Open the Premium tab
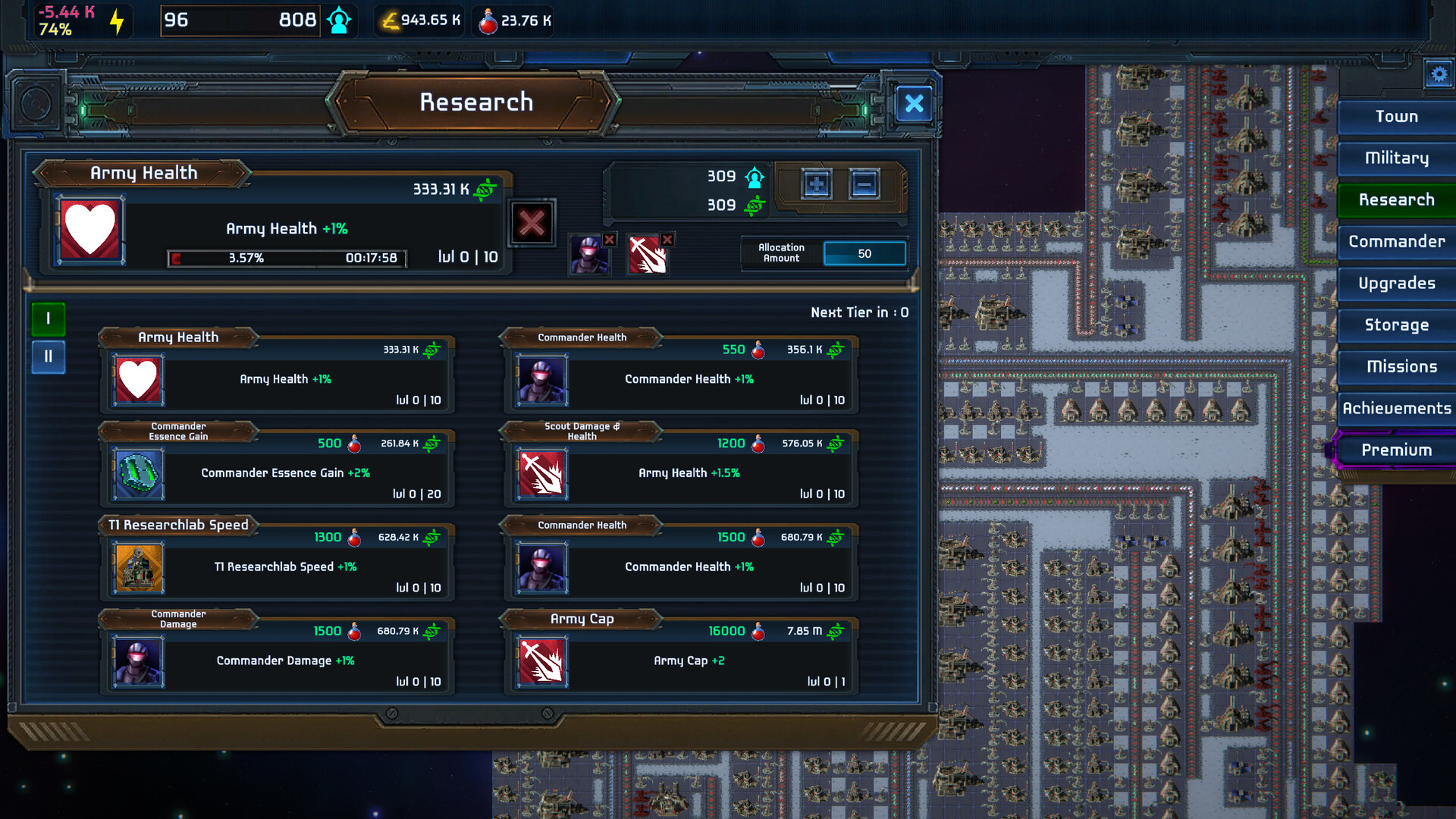This screenshot has width=1456, height=819. click(x=1398, y=450)
